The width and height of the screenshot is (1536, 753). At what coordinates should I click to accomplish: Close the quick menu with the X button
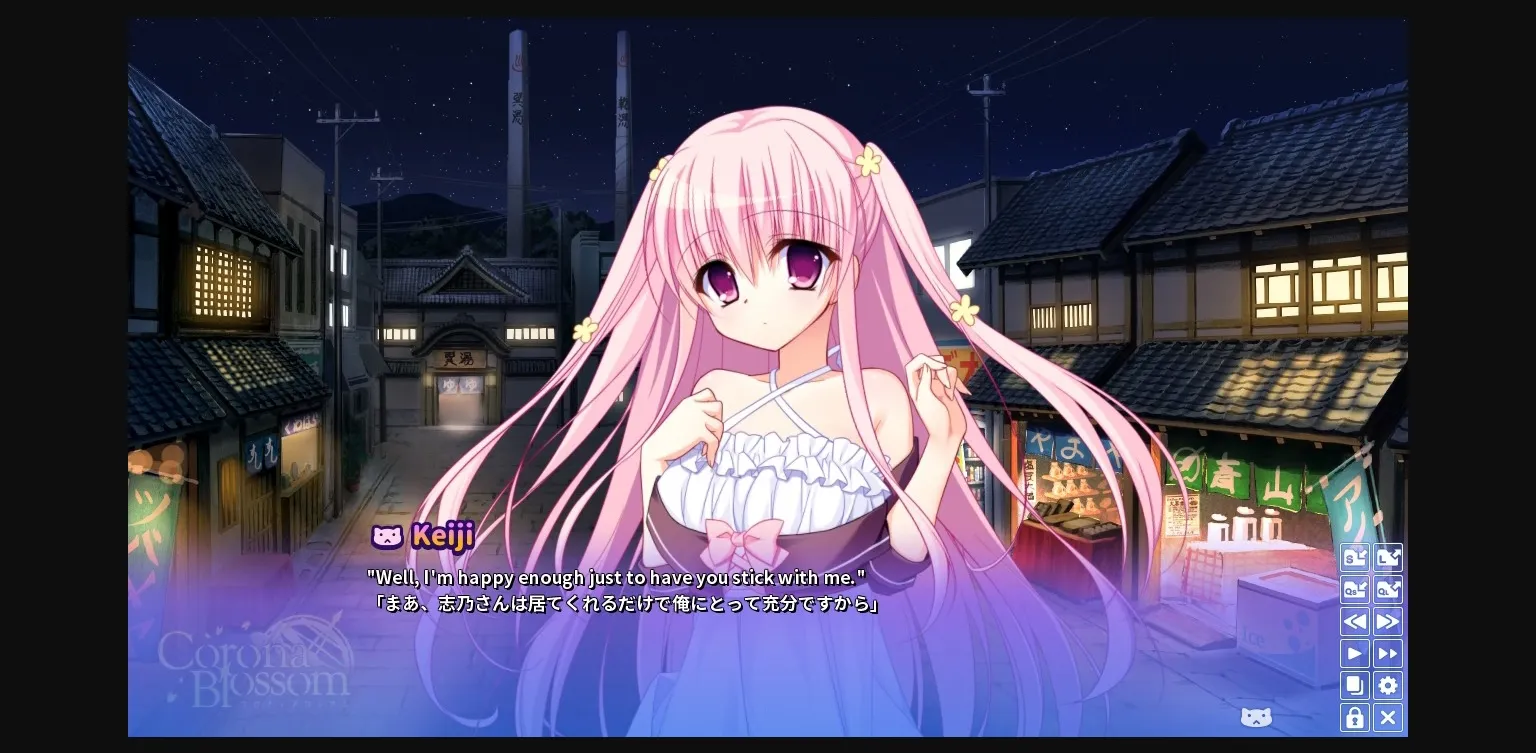1388,717
